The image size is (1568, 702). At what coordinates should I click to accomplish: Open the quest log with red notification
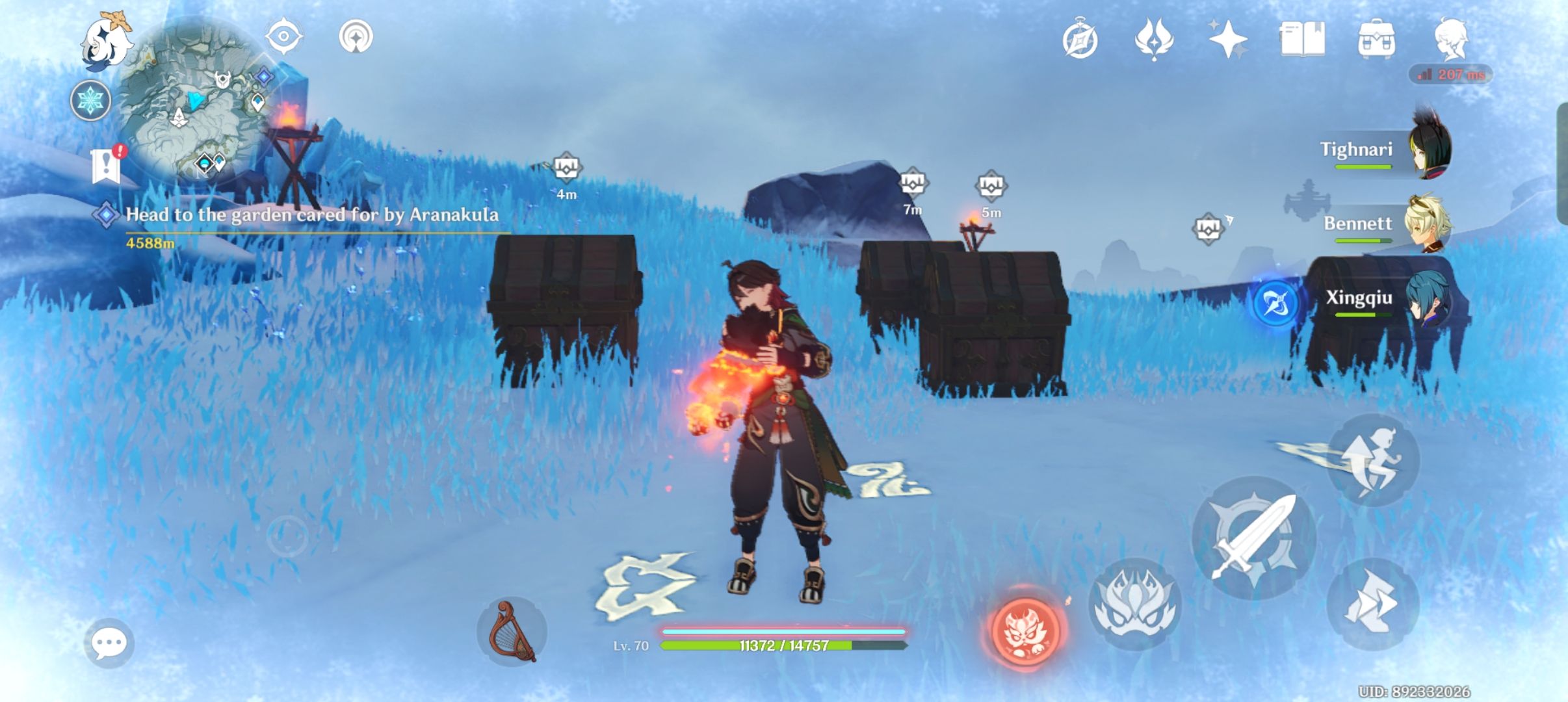point(105,164)
